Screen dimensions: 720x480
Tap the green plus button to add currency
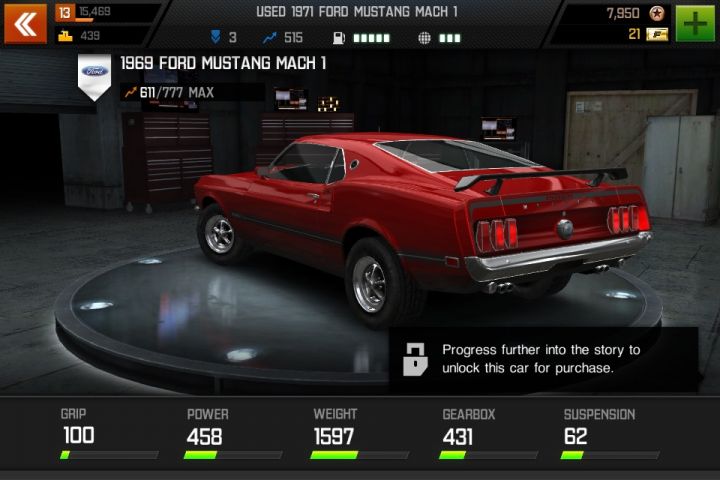coord(696,24)
